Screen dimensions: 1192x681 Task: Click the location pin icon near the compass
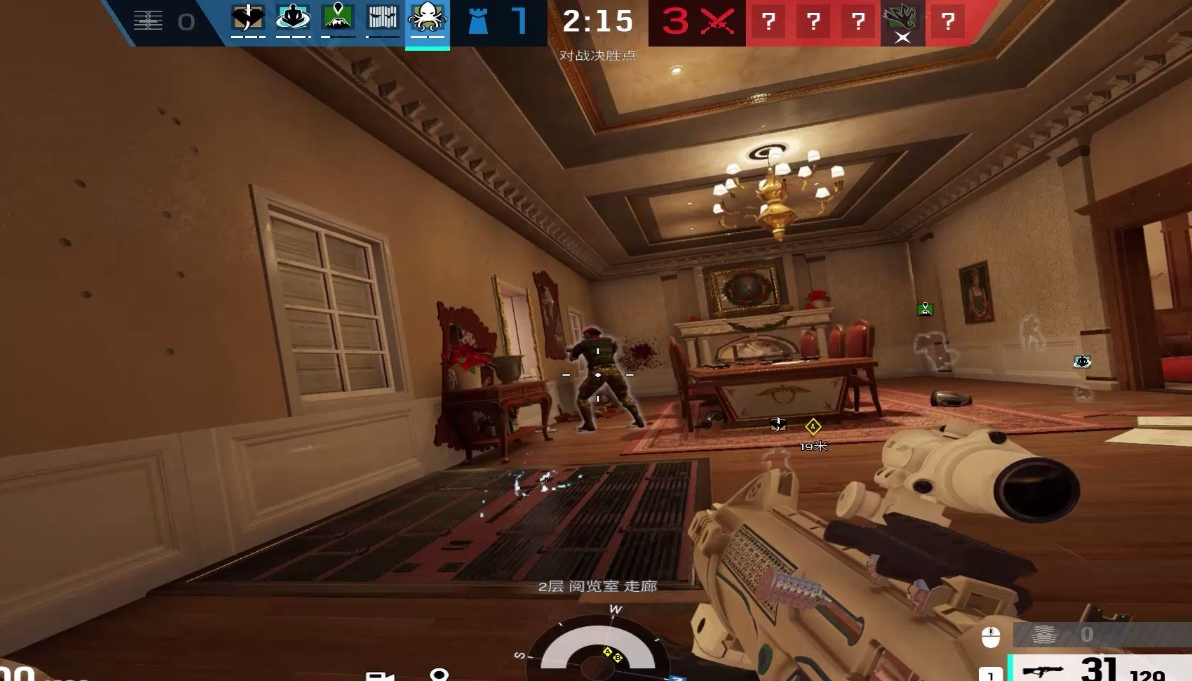(438, 676)
